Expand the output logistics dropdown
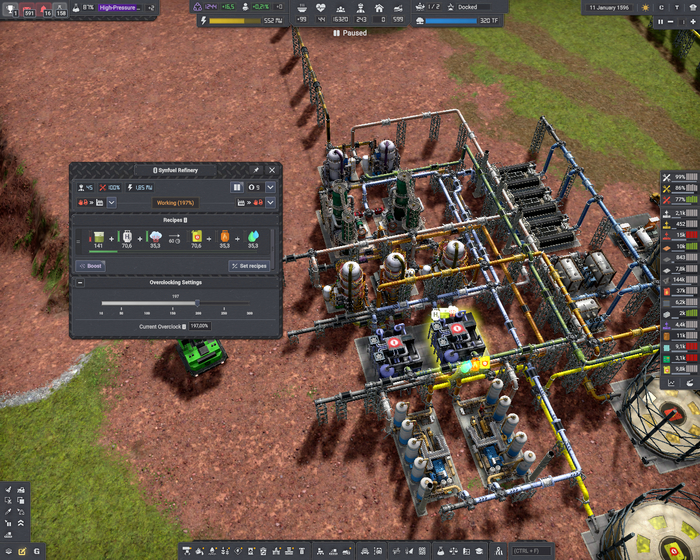The width and height of the screenshot is (700, 560). click(270, 203)
